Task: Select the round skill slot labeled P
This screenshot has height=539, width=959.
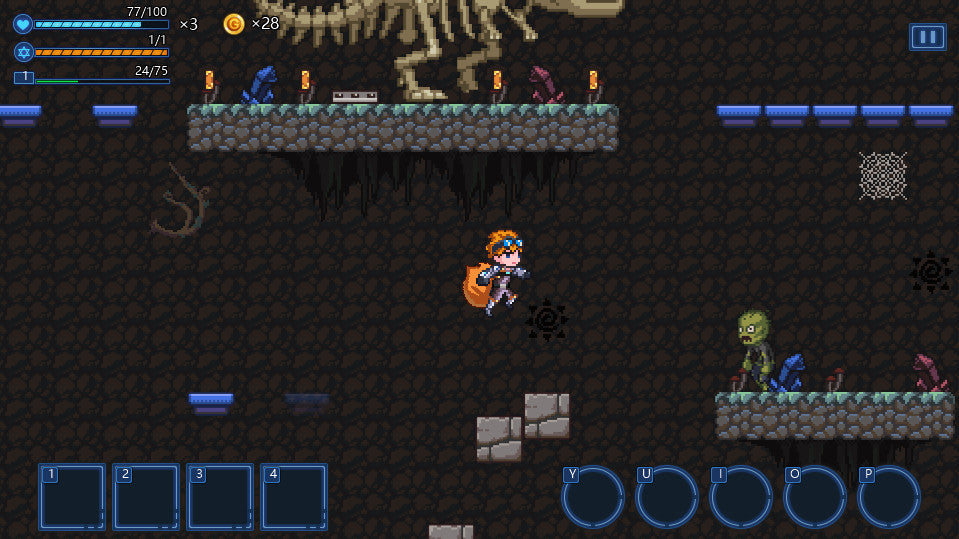Action: click(889, 497)
